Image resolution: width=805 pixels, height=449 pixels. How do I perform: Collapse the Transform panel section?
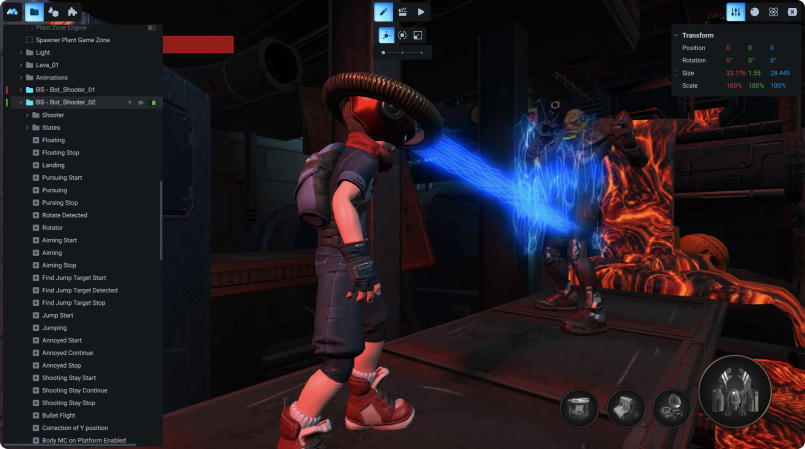coord(676,35)
